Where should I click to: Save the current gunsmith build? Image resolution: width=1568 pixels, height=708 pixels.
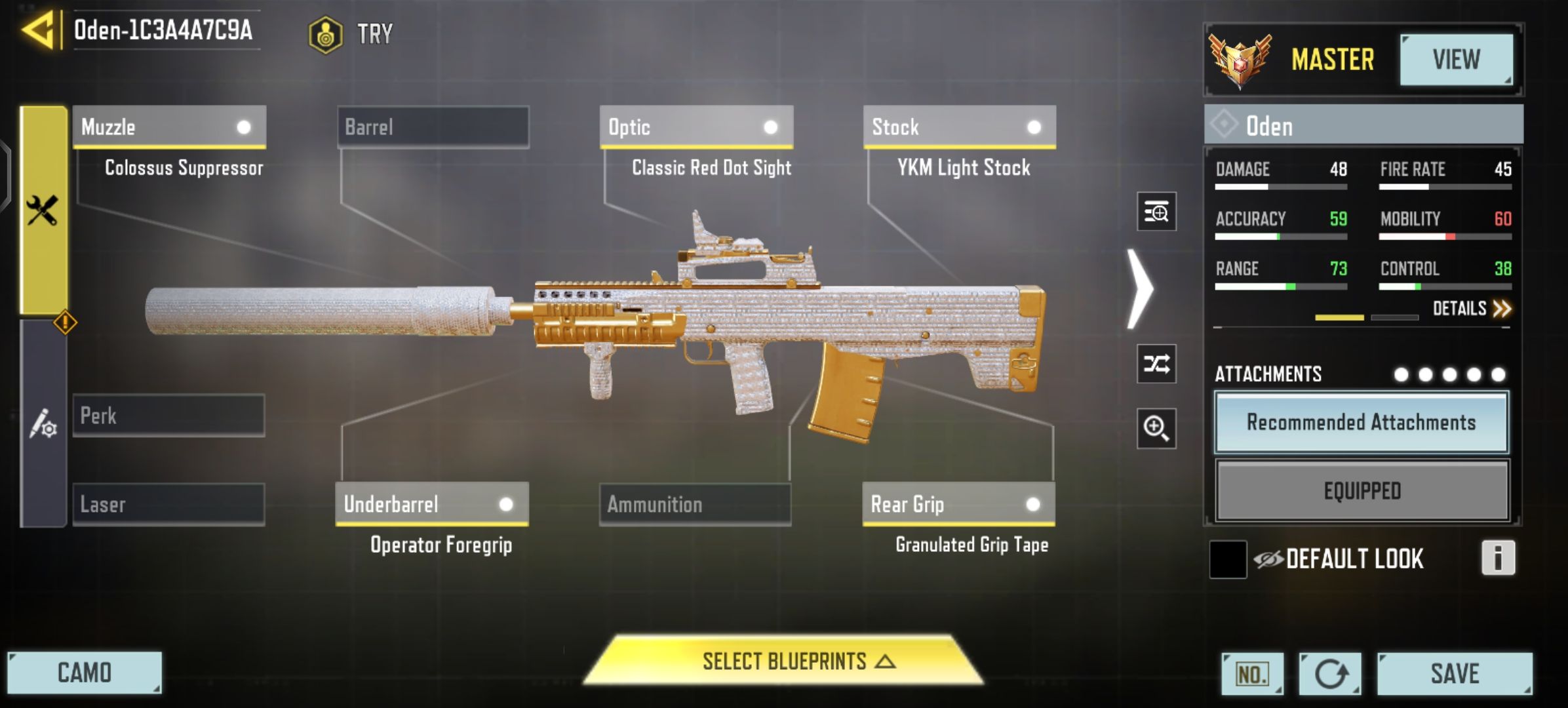tap(1454, 674)
